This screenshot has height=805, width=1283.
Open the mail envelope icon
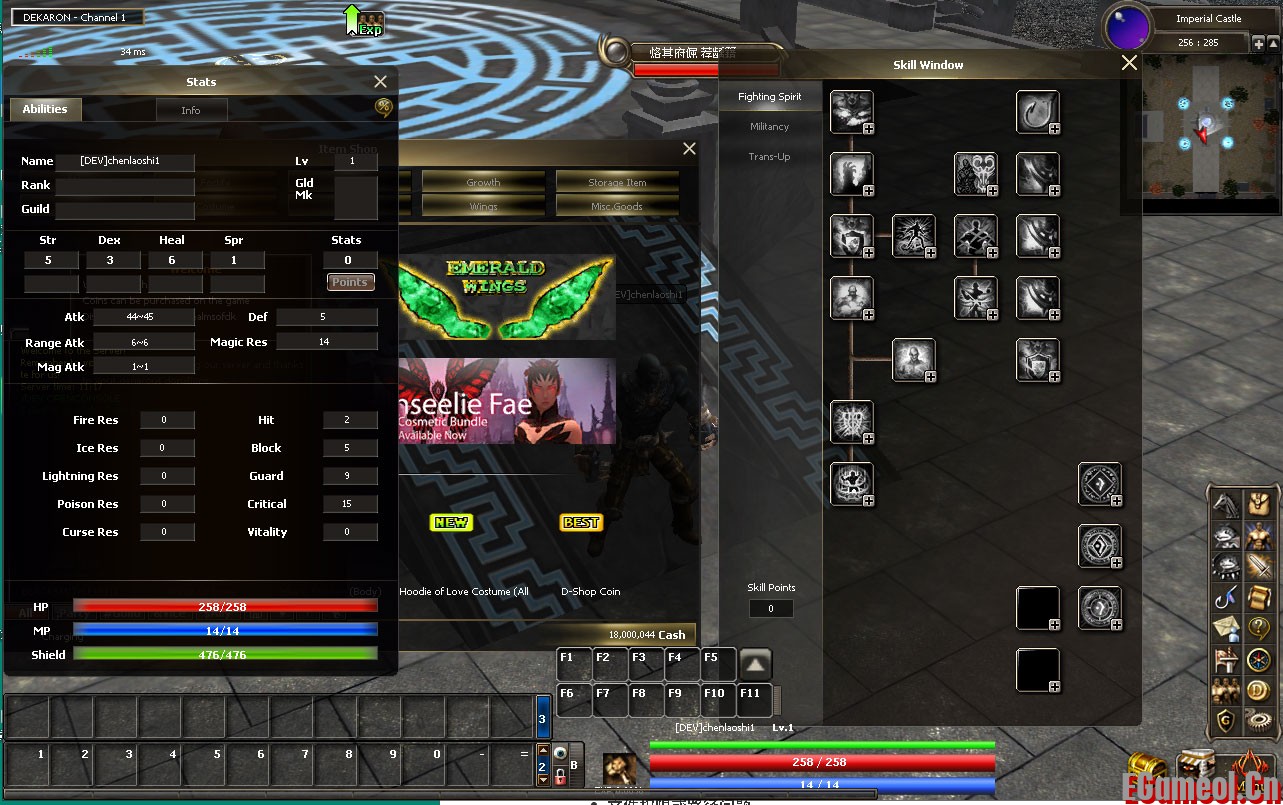pos(1227,628)
